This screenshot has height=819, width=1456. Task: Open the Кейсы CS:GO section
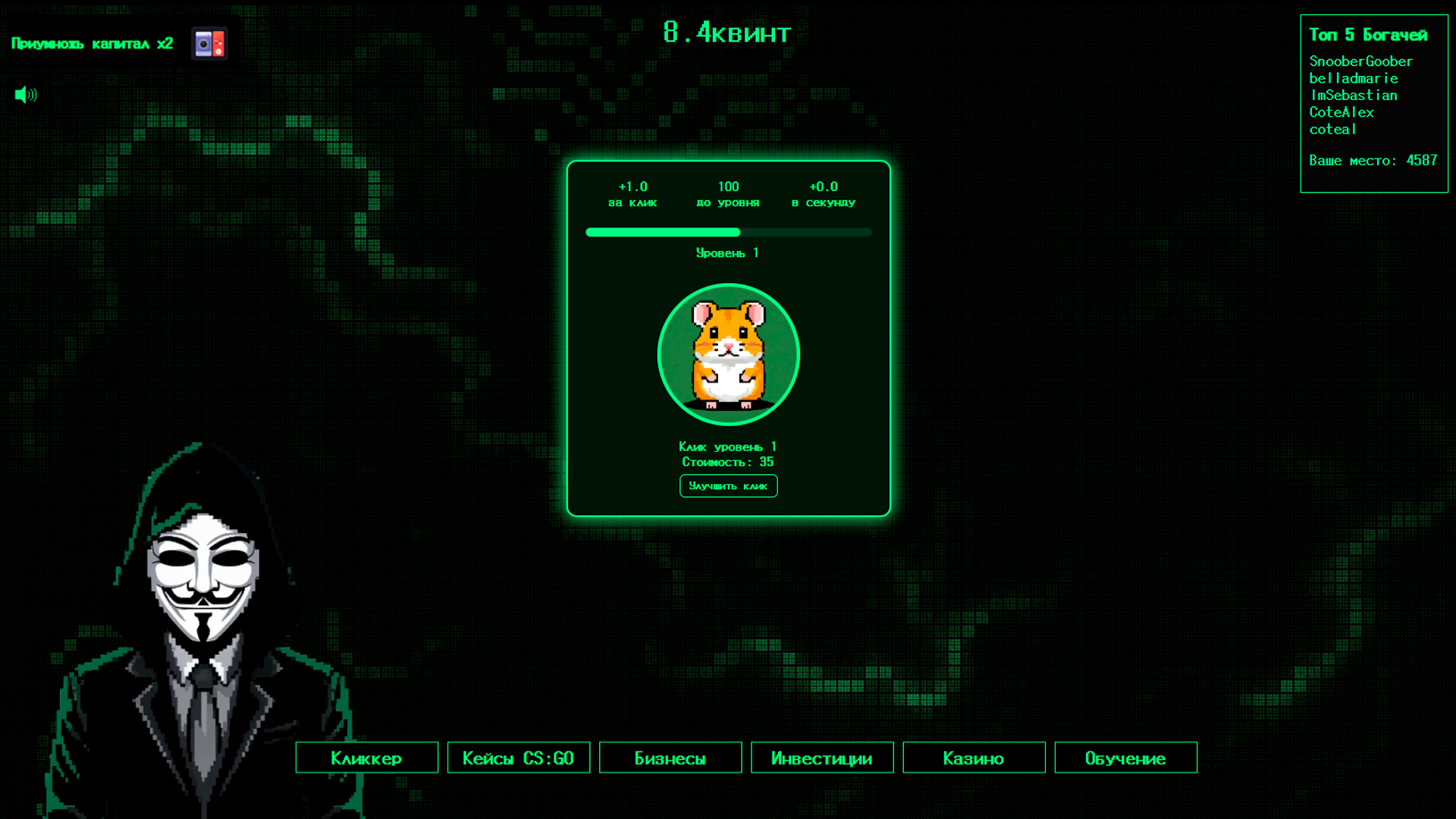(x=519, y=757)
